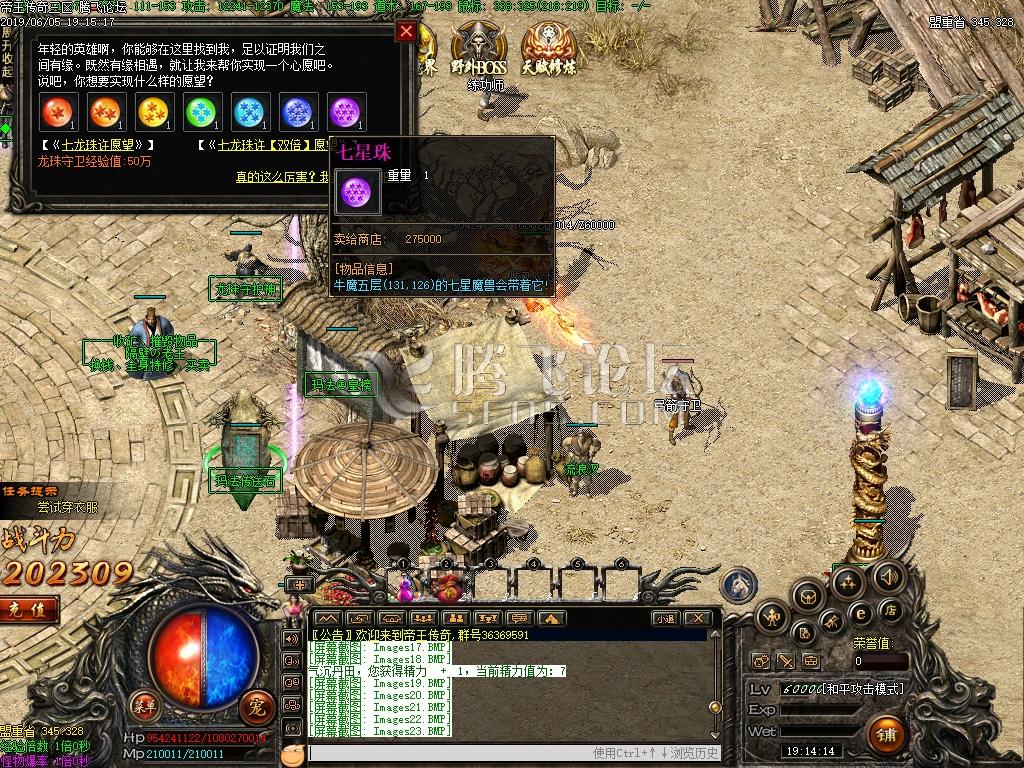Close the chat panel with its X button
Image resolution: width=1024 pixels, height=768 pixels.
click(699, 619)
